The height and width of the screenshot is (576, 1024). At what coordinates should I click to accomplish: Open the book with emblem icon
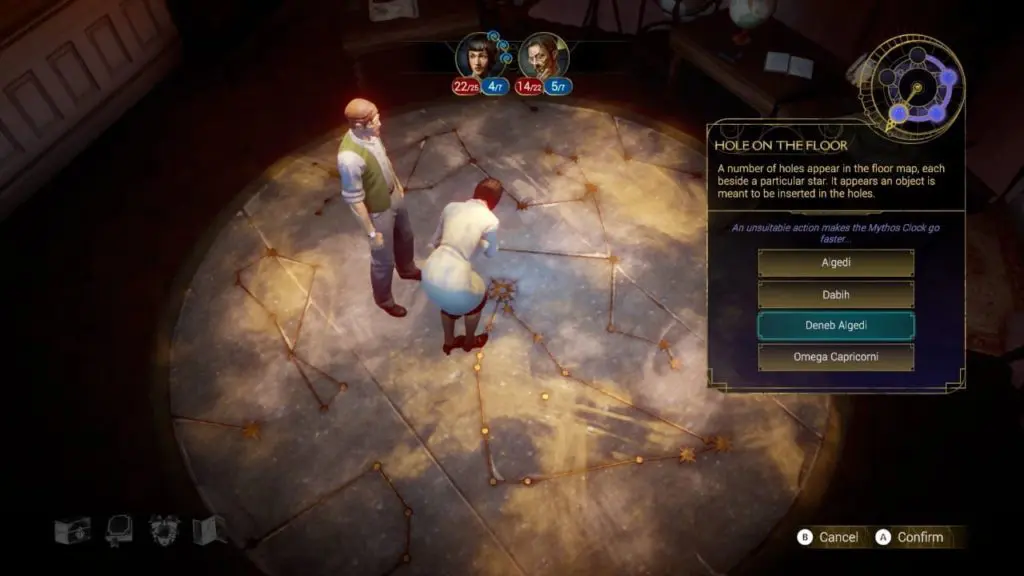click(x=72, y=530)
